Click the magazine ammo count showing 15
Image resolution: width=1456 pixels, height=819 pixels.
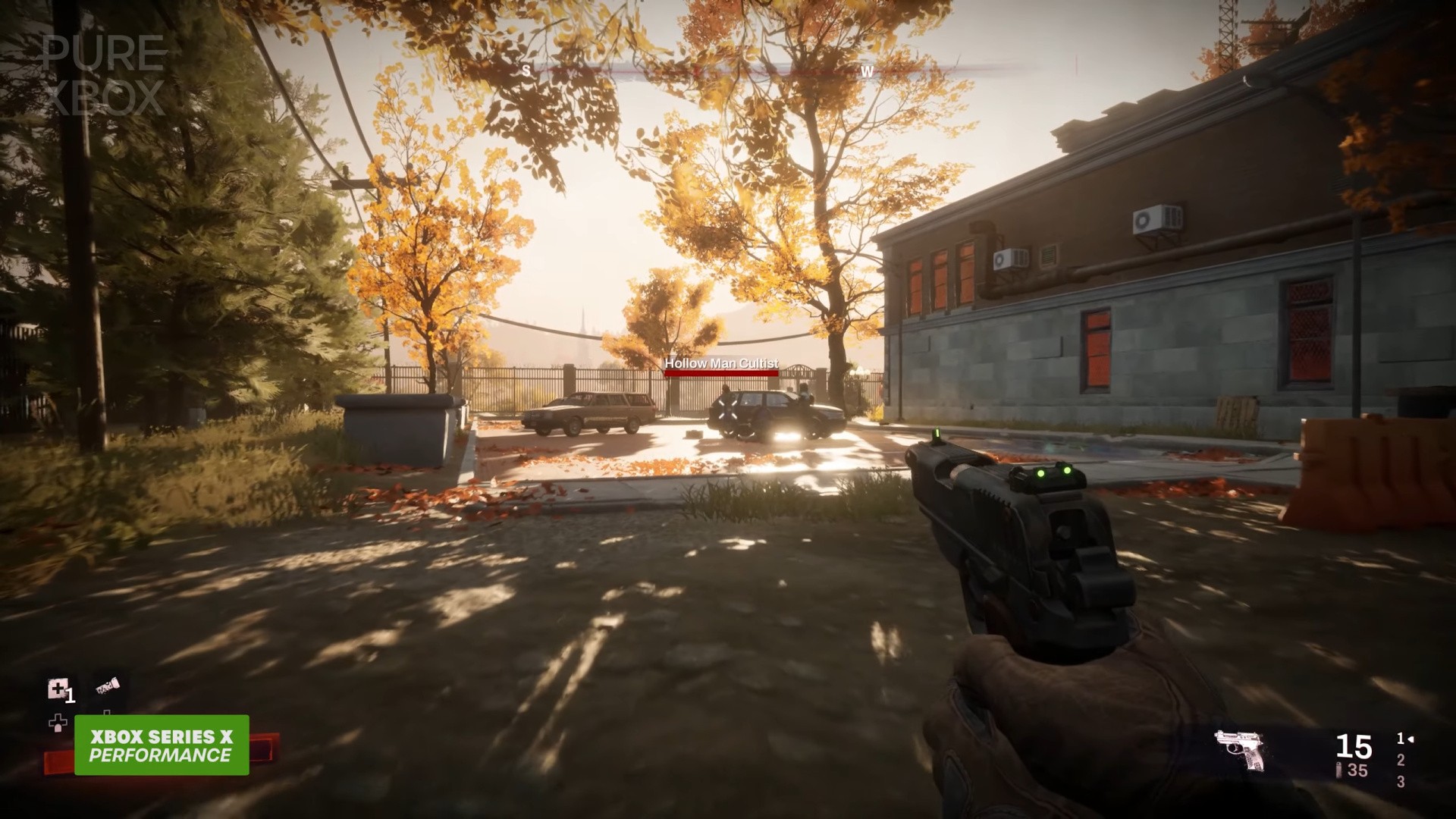pyautogui.click(x=1354, y=746)
